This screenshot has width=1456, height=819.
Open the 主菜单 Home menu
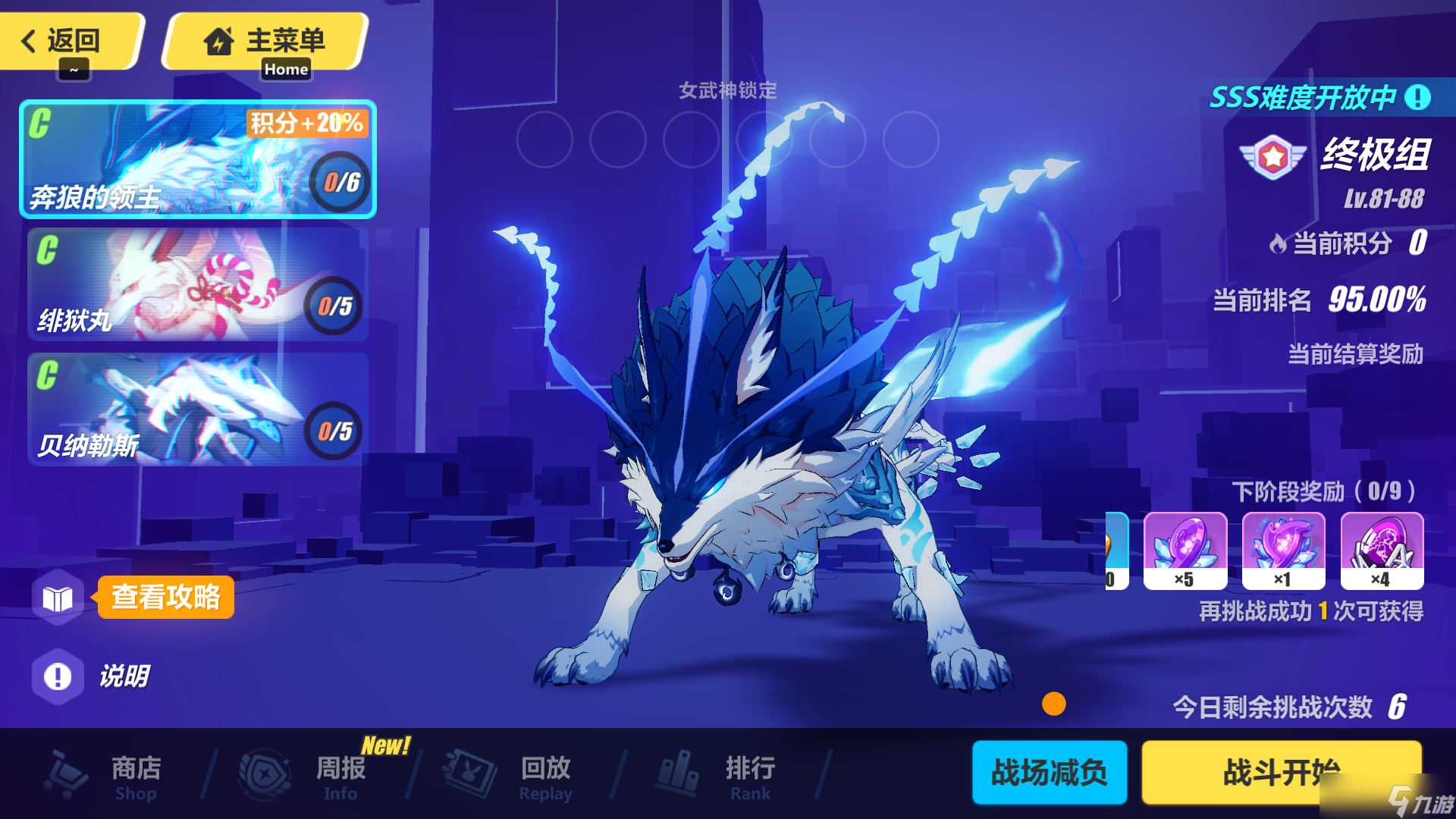pos(265,41)
